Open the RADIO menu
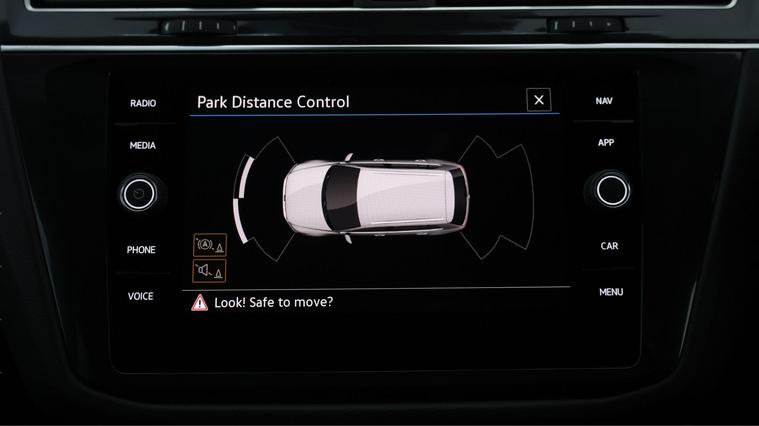 click(x=143, y=103)
